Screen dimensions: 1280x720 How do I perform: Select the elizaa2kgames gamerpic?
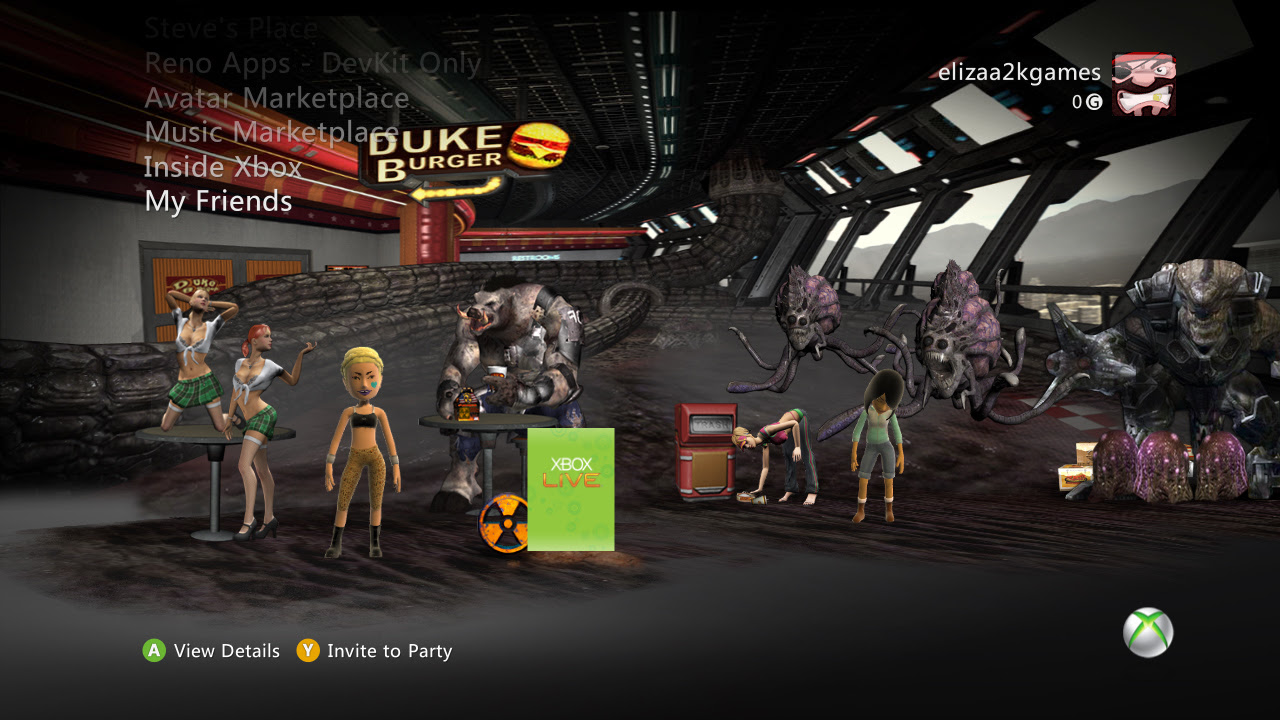pos(1146,85)
